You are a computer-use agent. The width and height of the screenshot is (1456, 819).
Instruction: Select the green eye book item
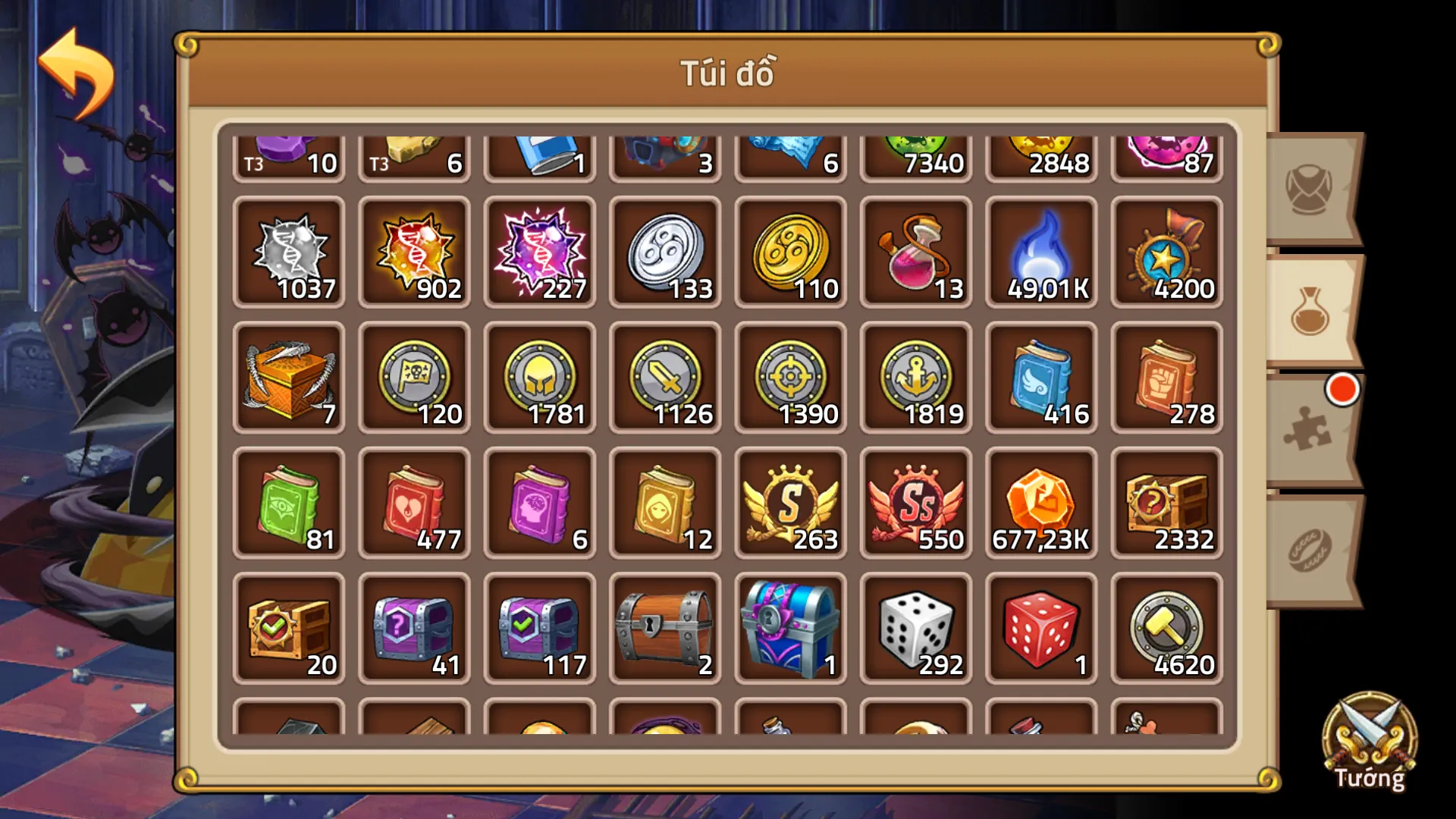288,500
